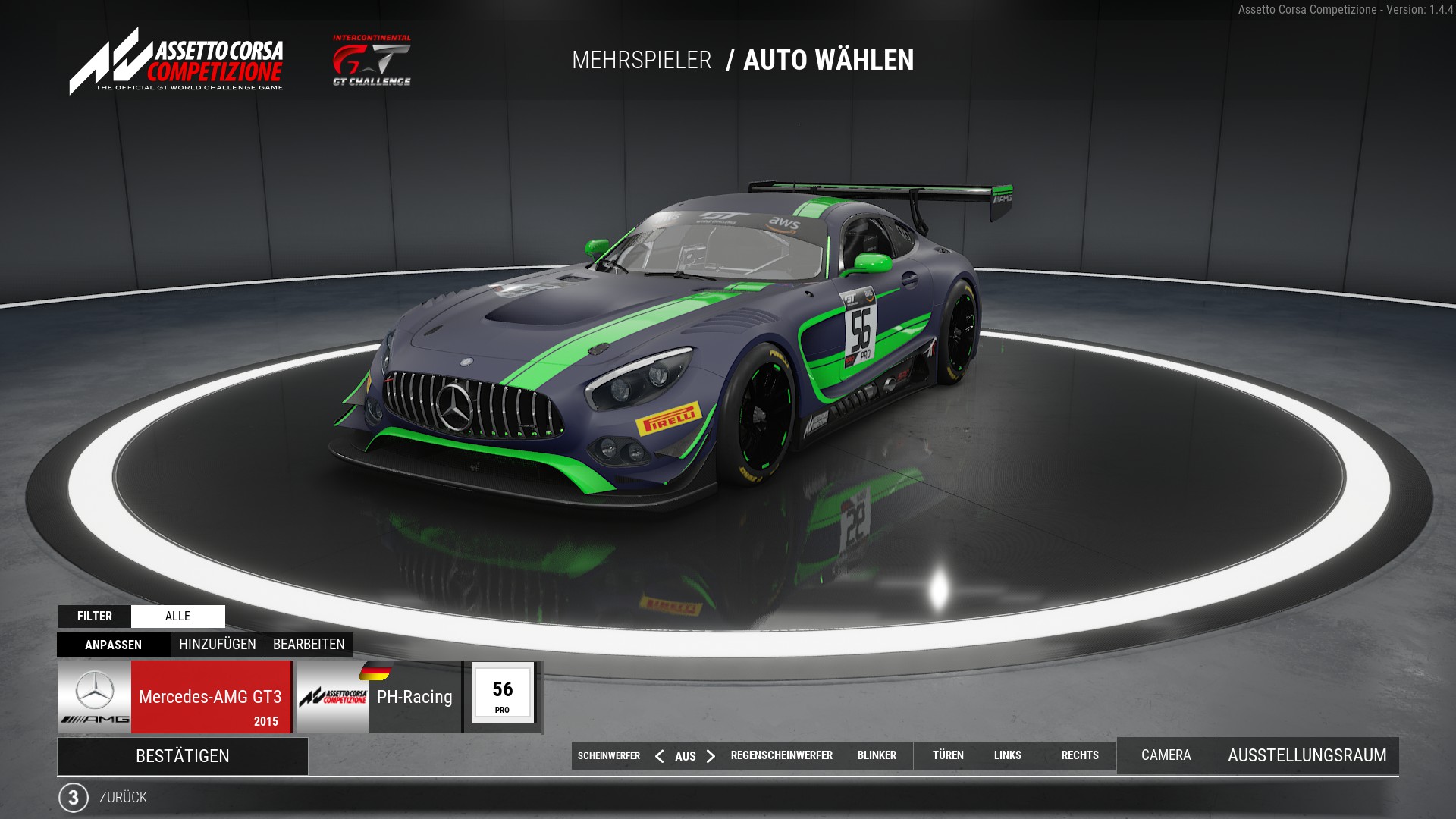Screen dimensions: 1456x819
Task: Switch the Ausstellungsraum showroom
Action: 1307,755
